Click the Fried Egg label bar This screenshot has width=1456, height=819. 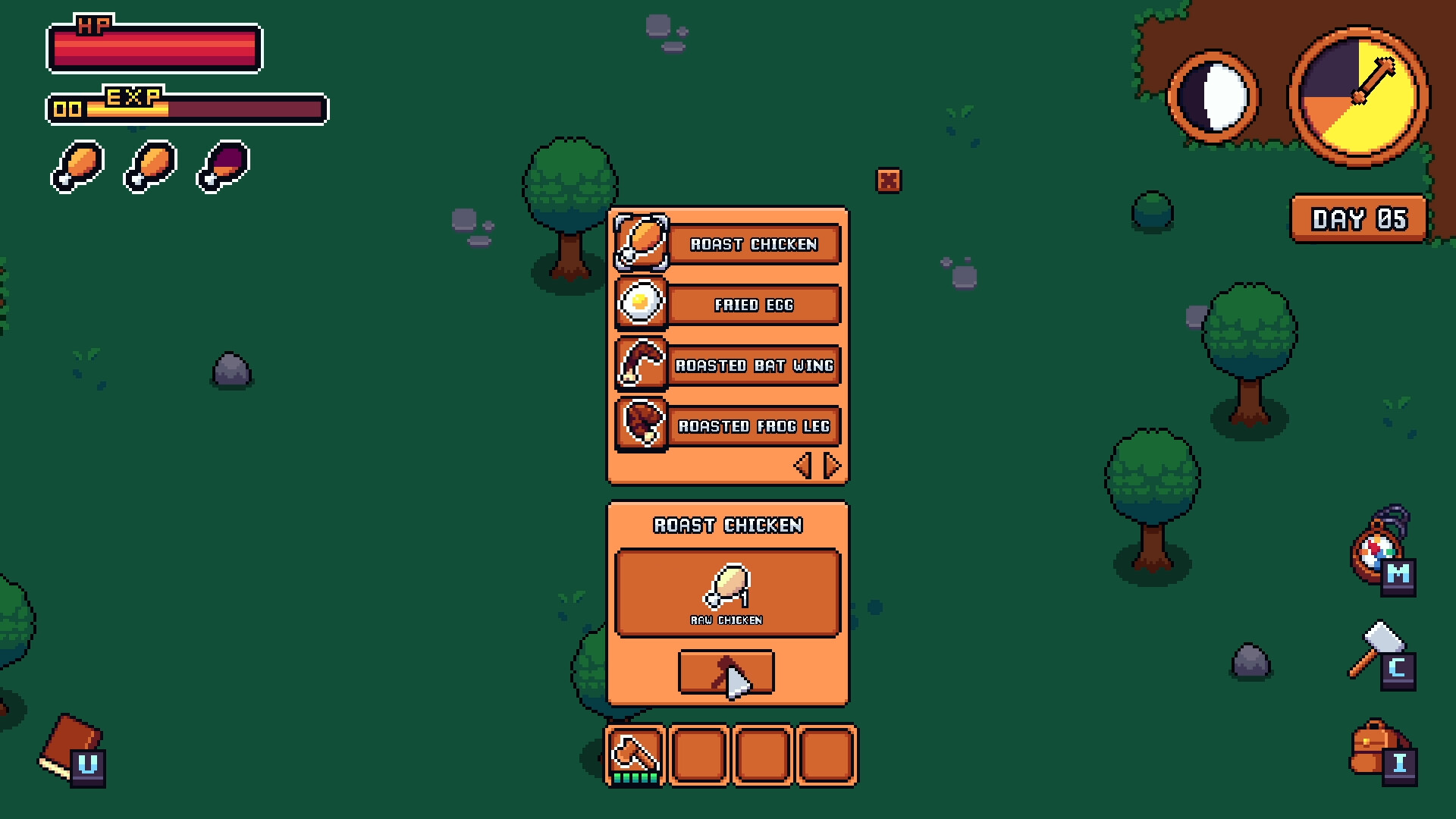755,305
